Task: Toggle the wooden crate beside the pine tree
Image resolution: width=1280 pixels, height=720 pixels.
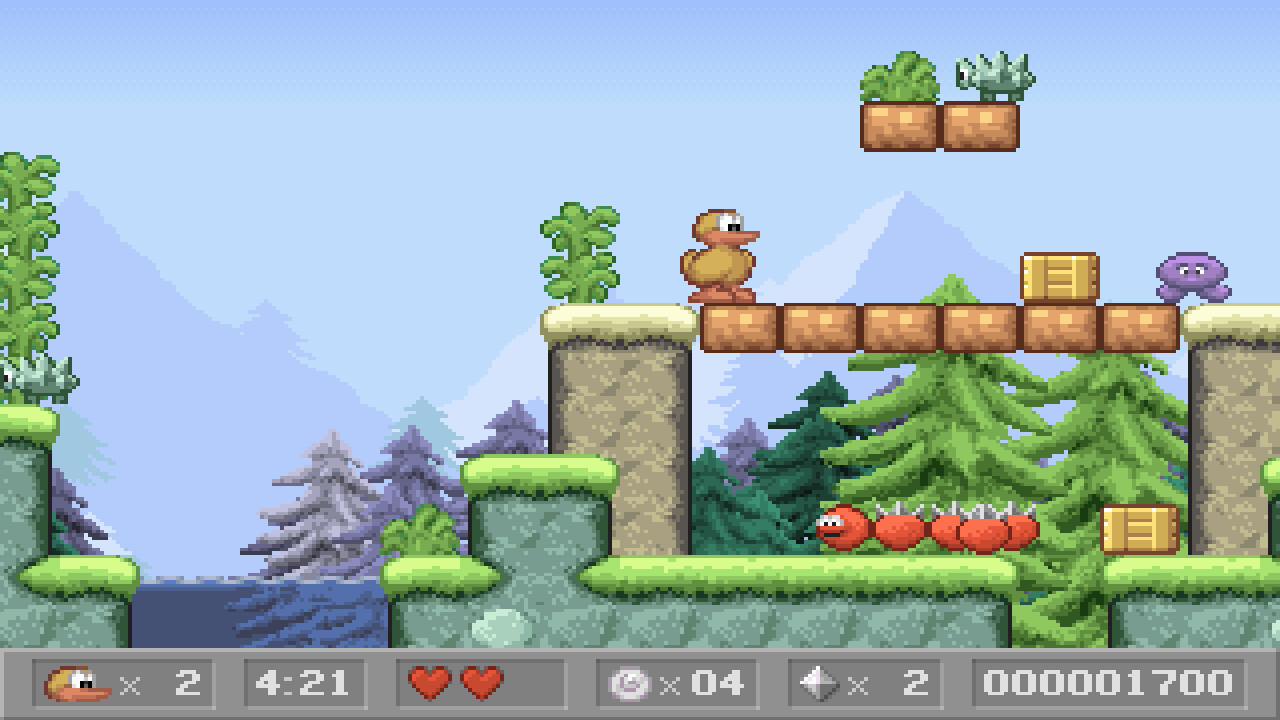Action: (x=1140, y=528)
